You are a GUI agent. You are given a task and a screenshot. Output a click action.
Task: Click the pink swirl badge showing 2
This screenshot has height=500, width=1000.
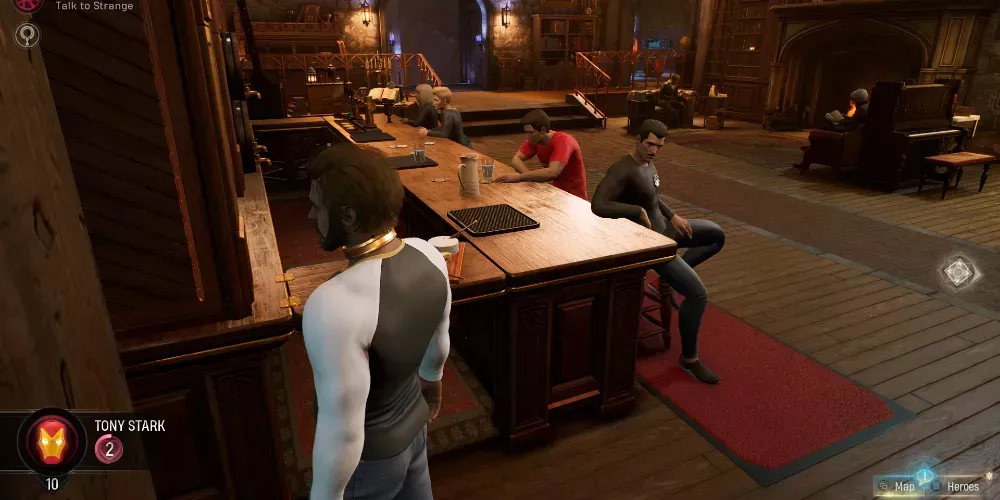109,449
